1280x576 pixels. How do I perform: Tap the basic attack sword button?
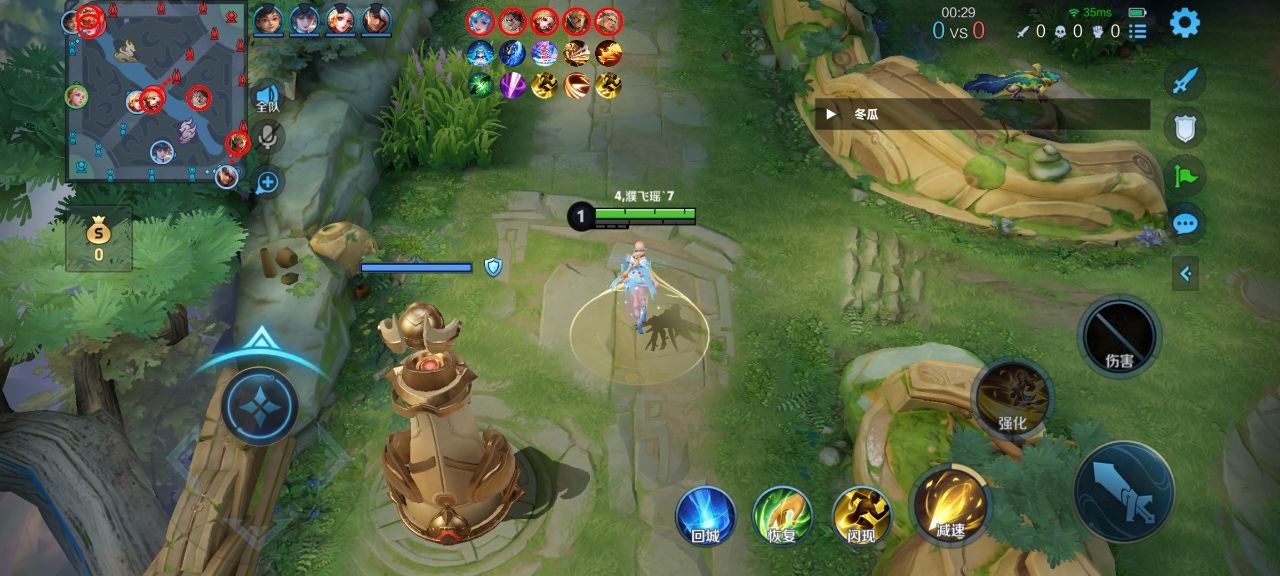click(1124, 491)
